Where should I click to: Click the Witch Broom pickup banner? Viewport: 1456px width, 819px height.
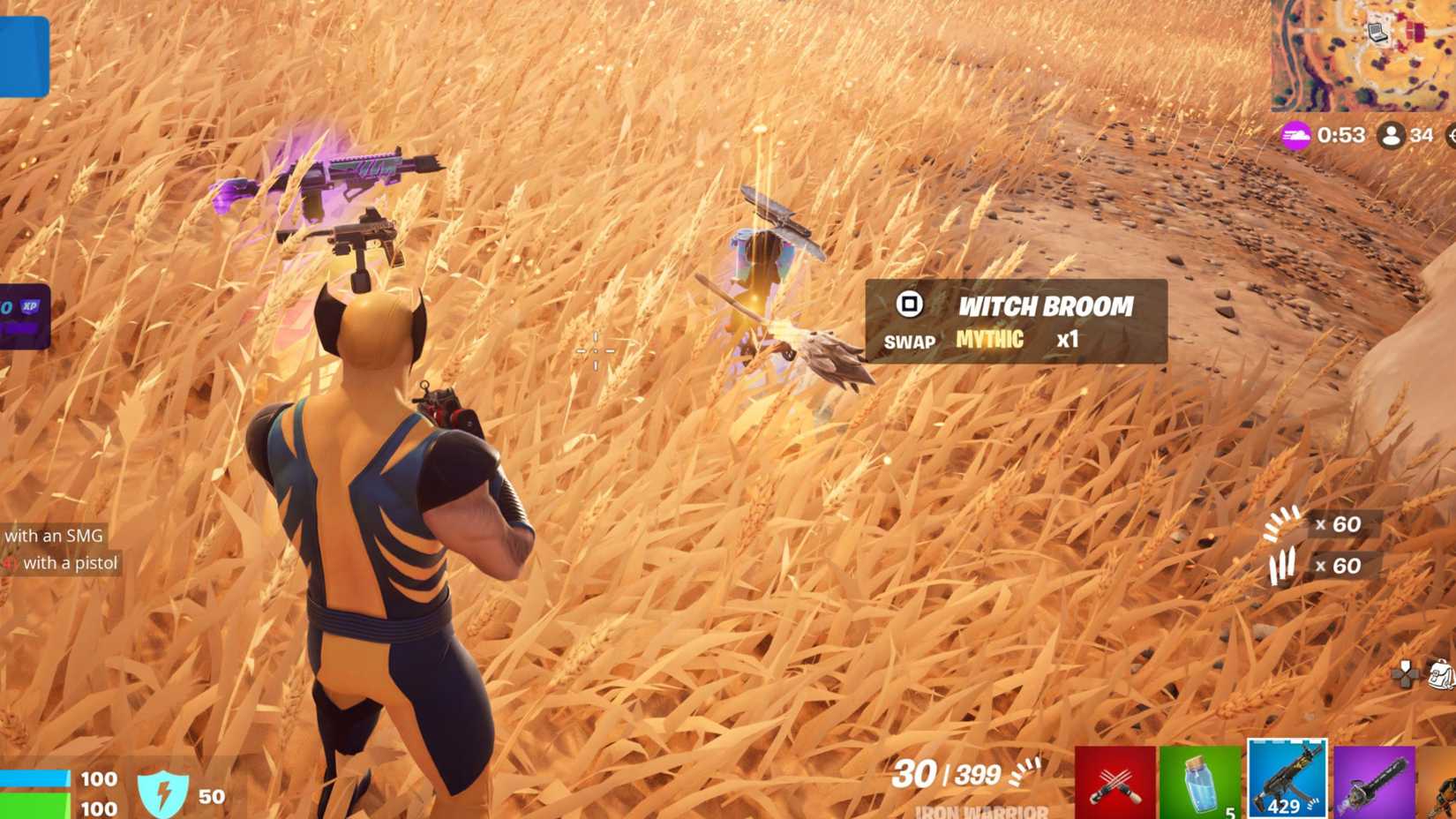1015,320
